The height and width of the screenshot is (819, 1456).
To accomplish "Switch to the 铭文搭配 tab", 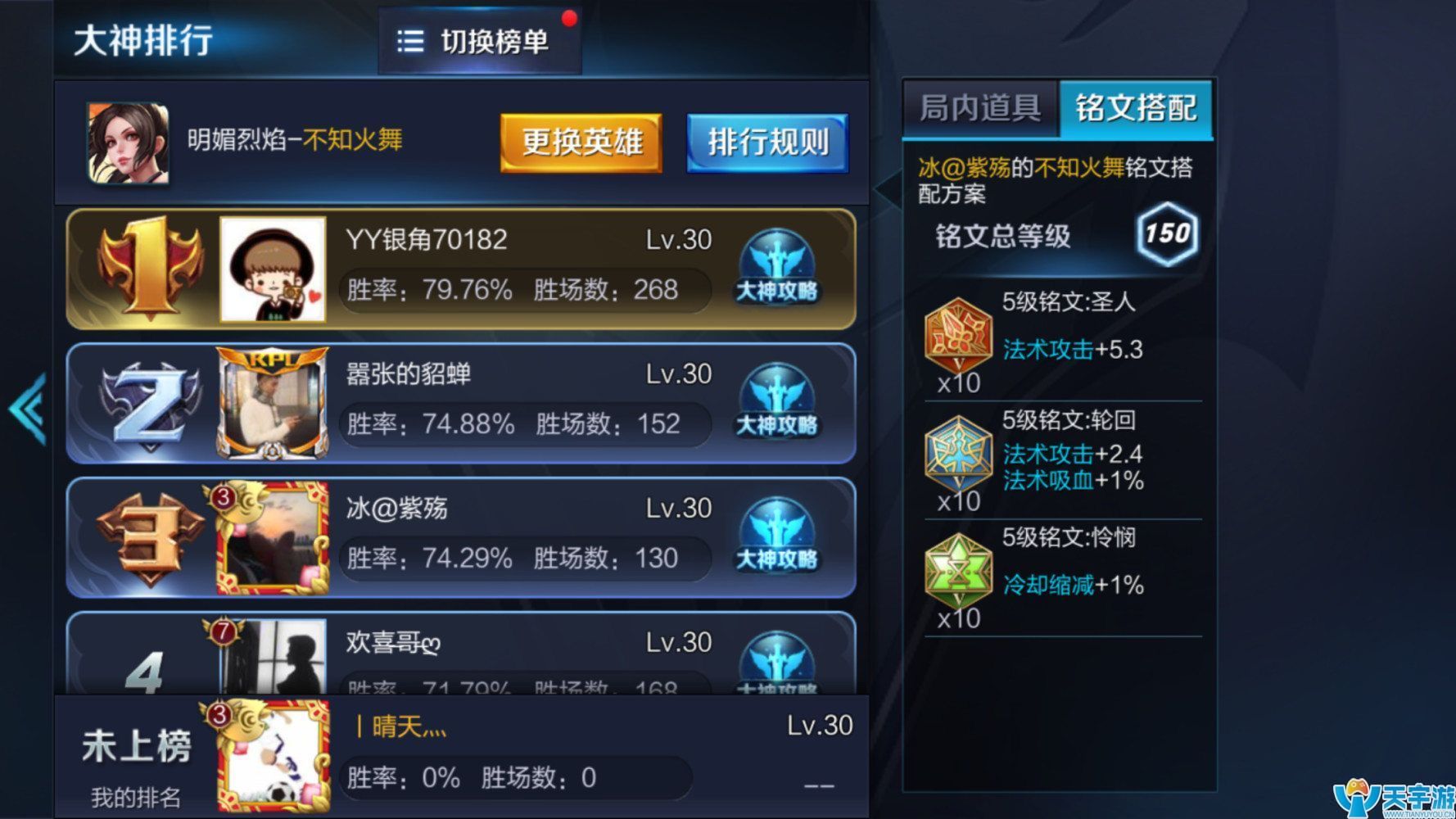I will [x=1138, y=109].
